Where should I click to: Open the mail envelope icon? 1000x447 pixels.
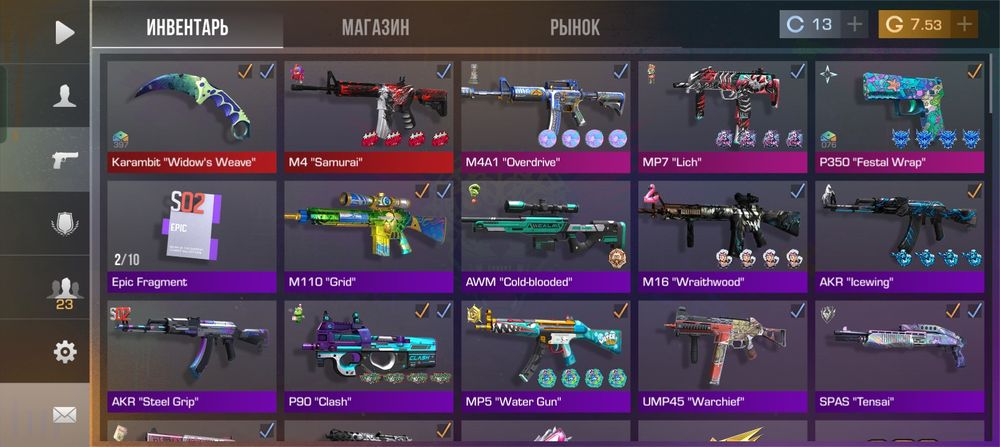(65, 413)
